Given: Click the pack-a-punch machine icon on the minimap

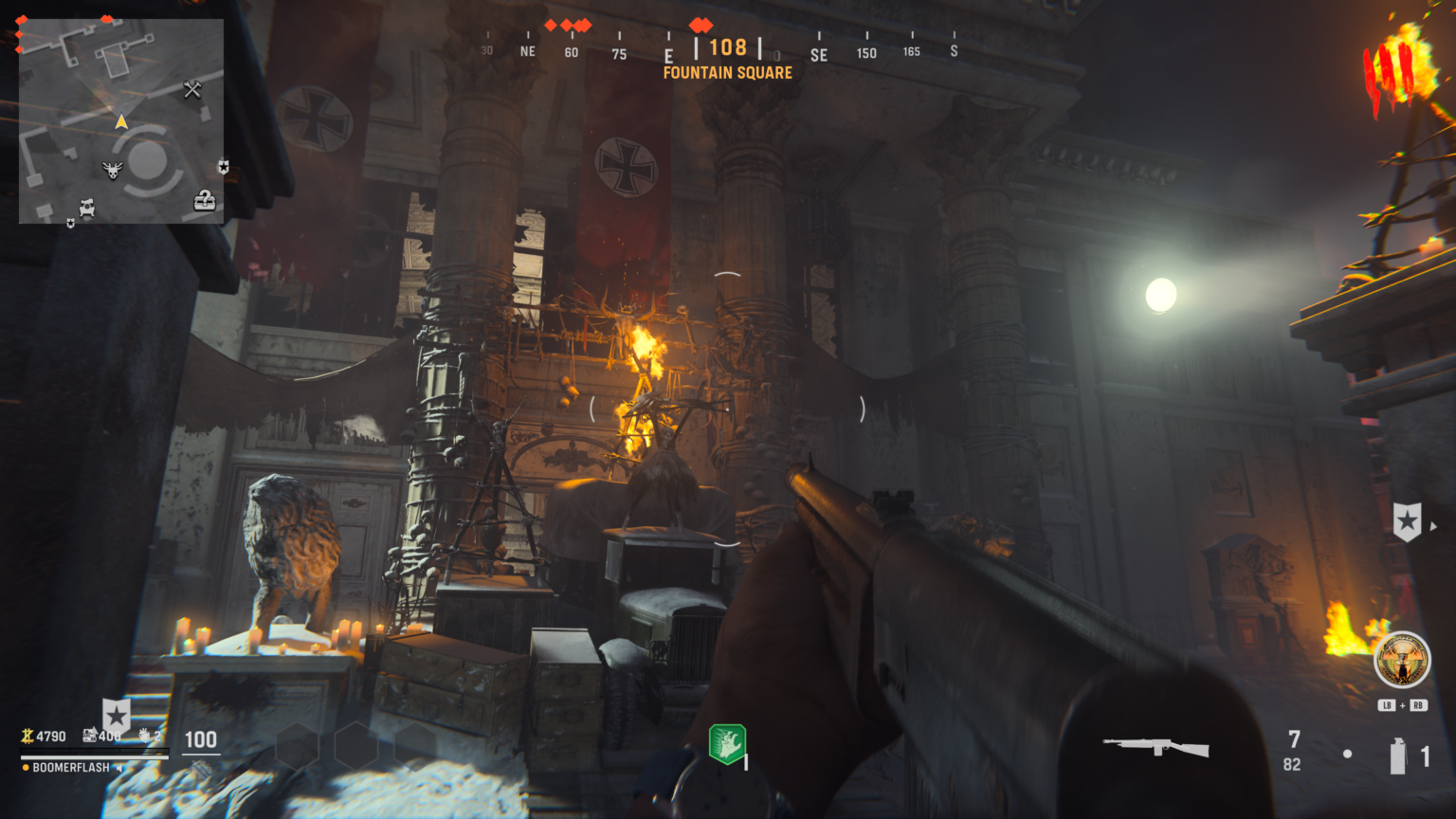Looking at the screenshot, I should tap(86, 207).
